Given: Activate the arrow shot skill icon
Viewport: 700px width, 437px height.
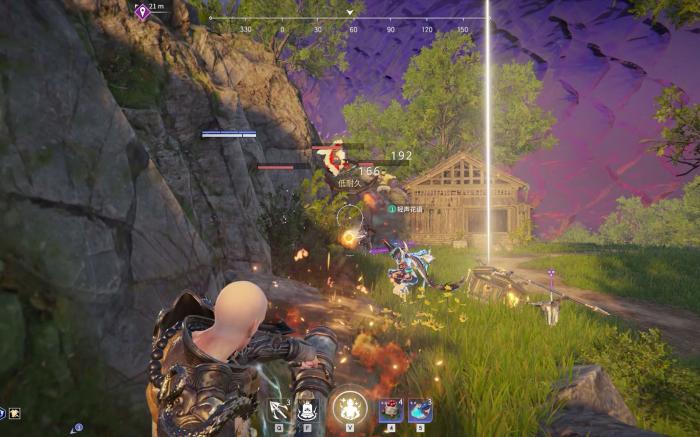Looking at the screenshot, I should (280, 410).
